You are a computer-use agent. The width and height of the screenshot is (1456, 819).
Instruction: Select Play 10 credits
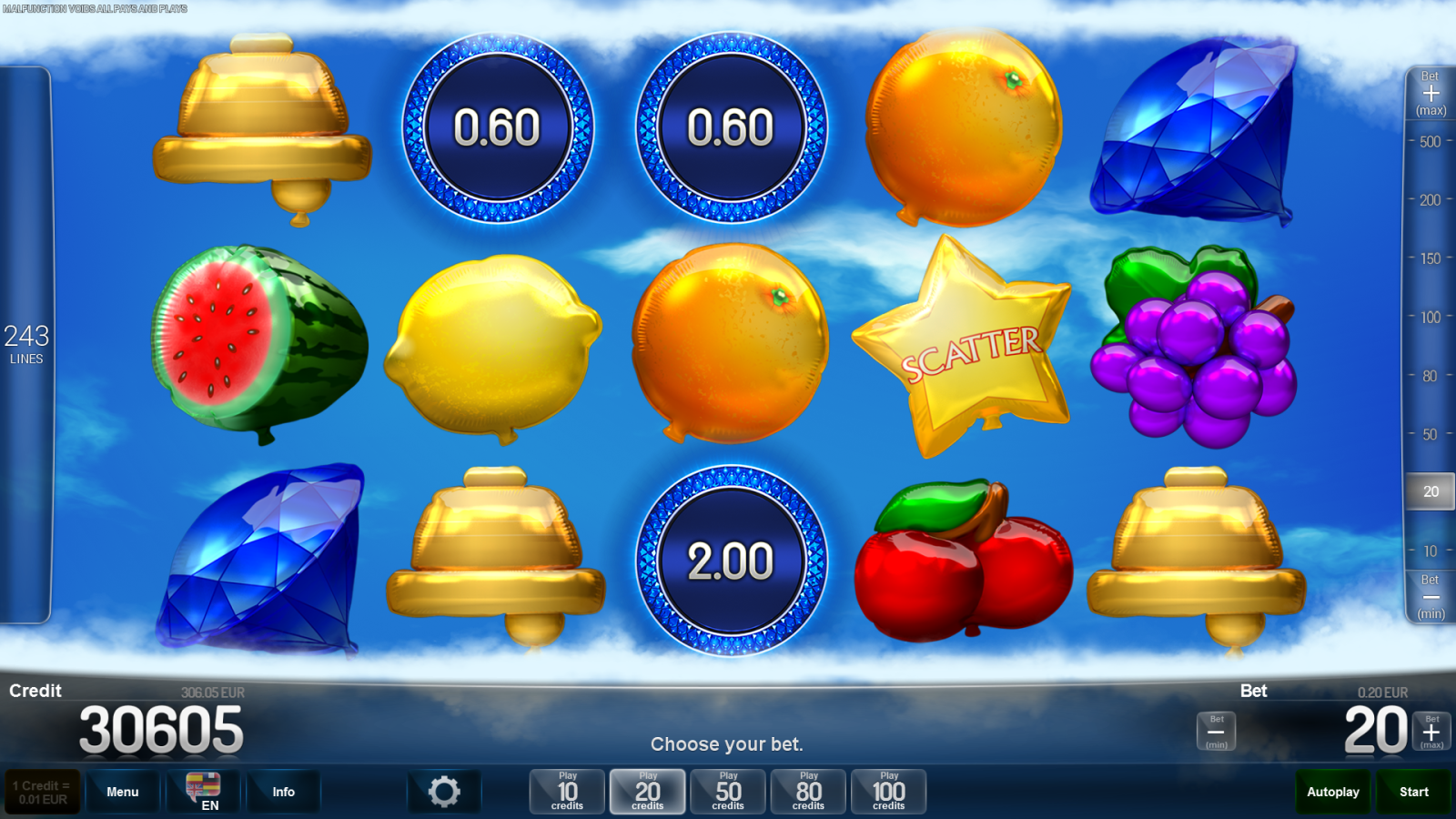[567, 792]
